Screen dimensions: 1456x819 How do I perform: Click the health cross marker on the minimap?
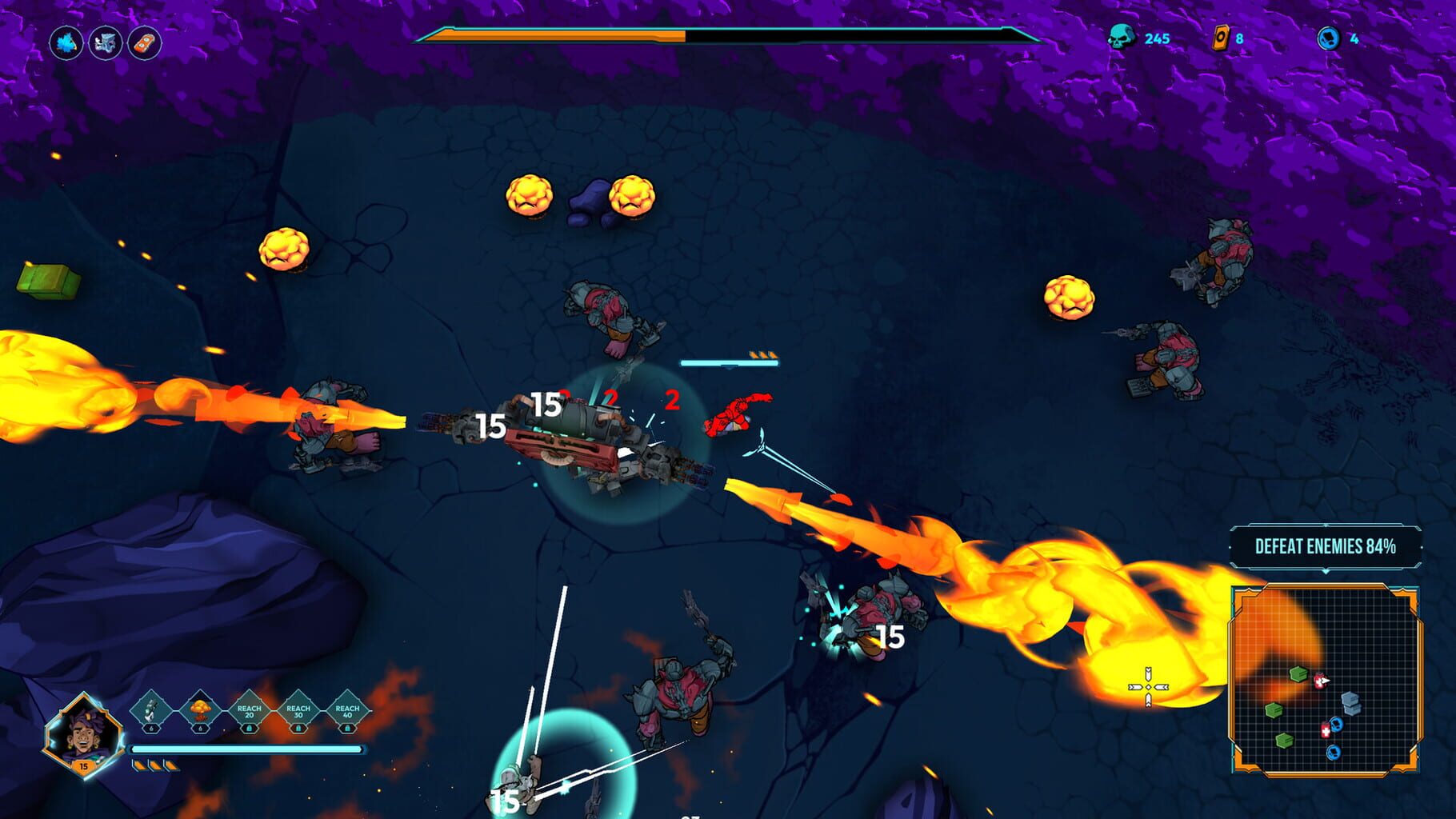[x=1326, y=730]
